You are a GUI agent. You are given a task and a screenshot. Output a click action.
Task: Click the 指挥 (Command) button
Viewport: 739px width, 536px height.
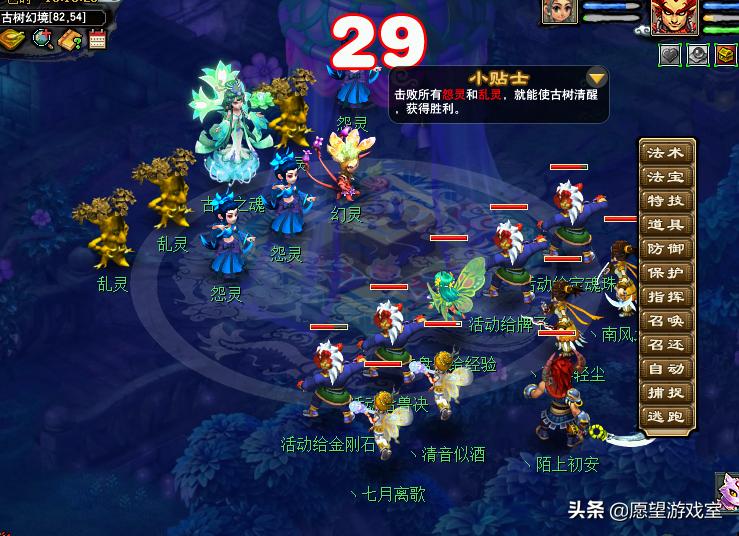click(x=665, y=297)
